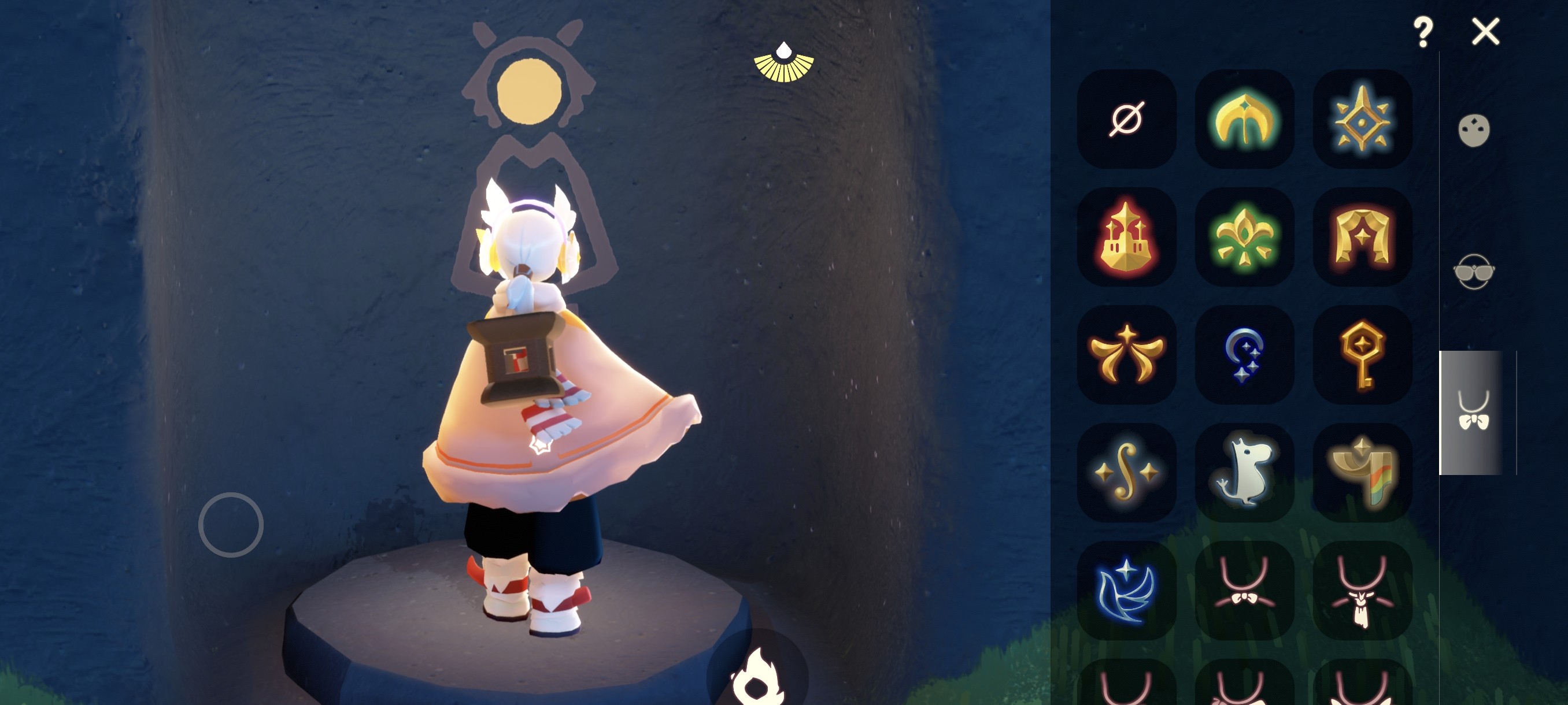This screenshot has height=705, width=1568.
Task: Choose the white Moomin pendant
Action: pyautogui.click(x=1244, y=473)
